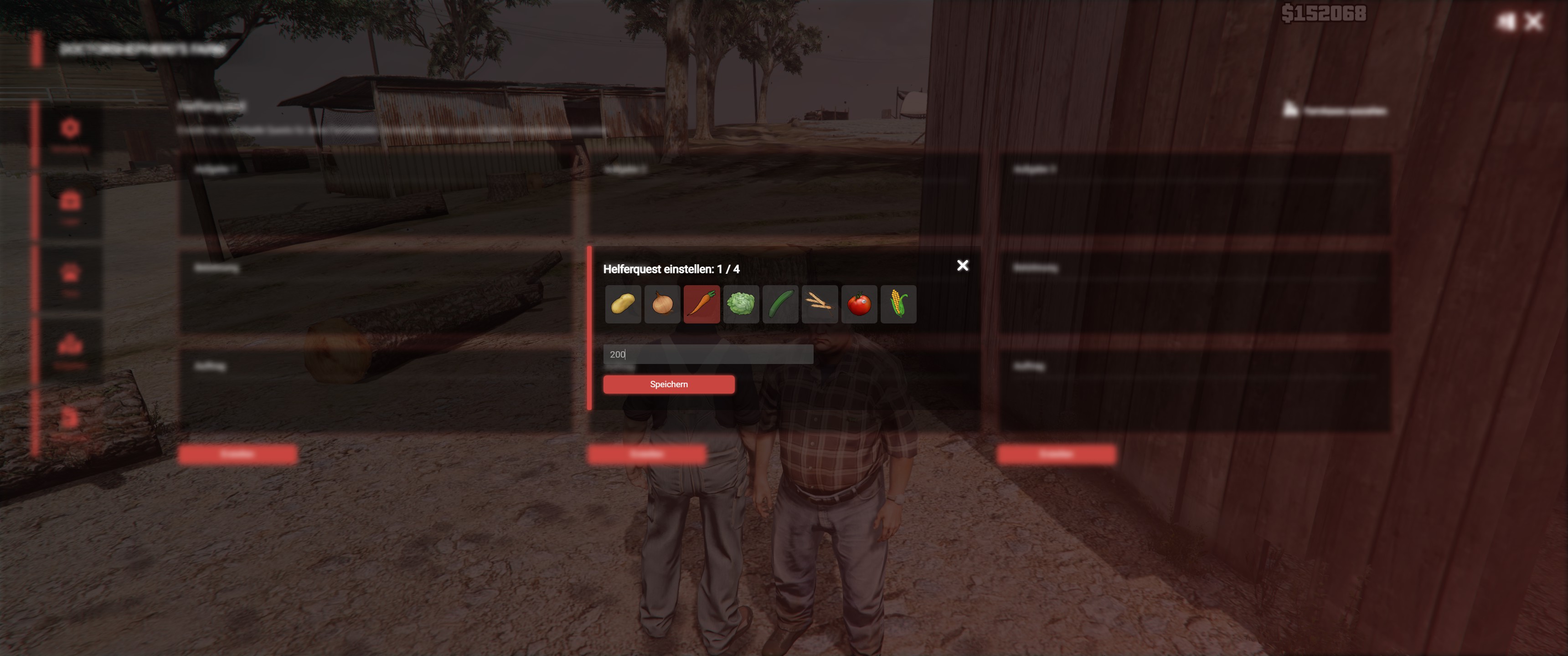This screenshot has height=656, width=1568.
Task: Focus the quantity input field showing 200
Action: click(707, 354)
